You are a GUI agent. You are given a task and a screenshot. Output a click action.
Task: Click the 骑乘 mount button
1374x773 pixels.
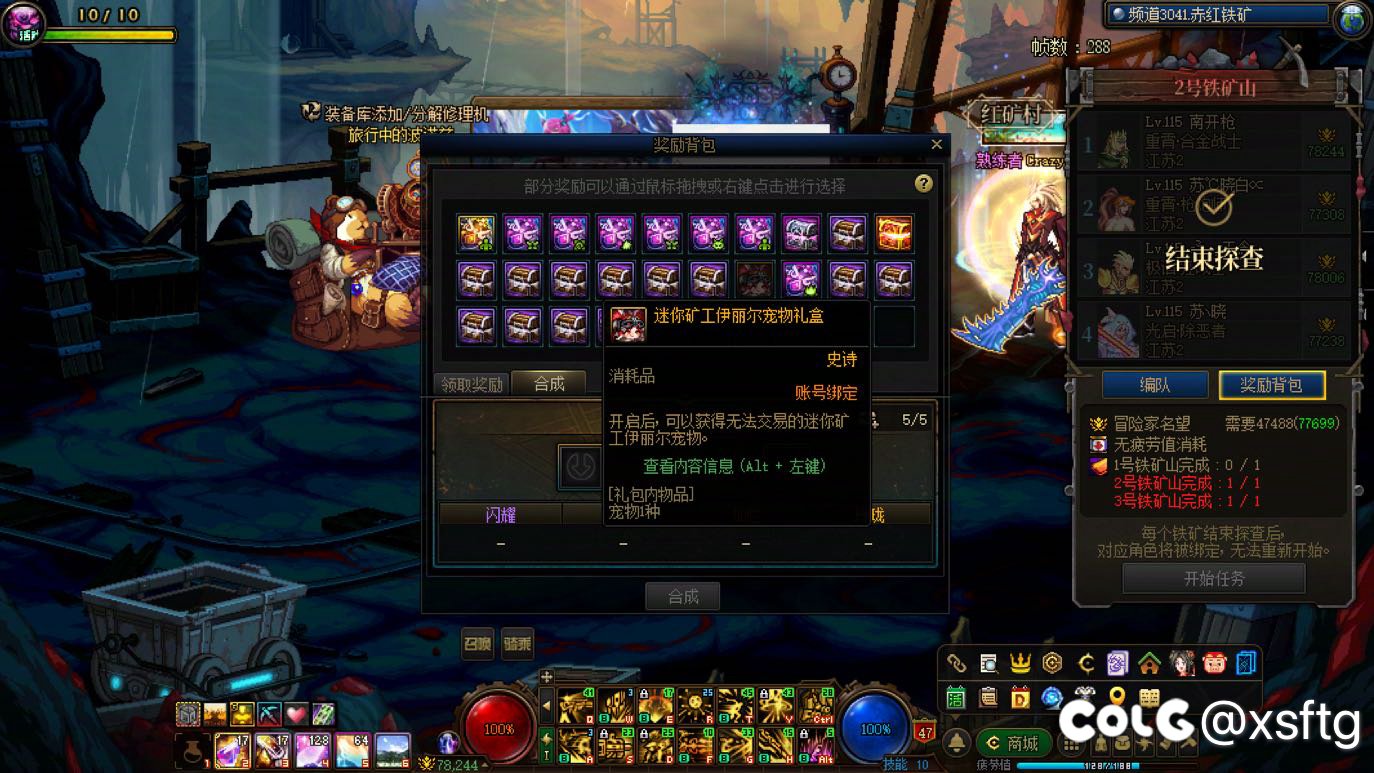coord(517,644)
